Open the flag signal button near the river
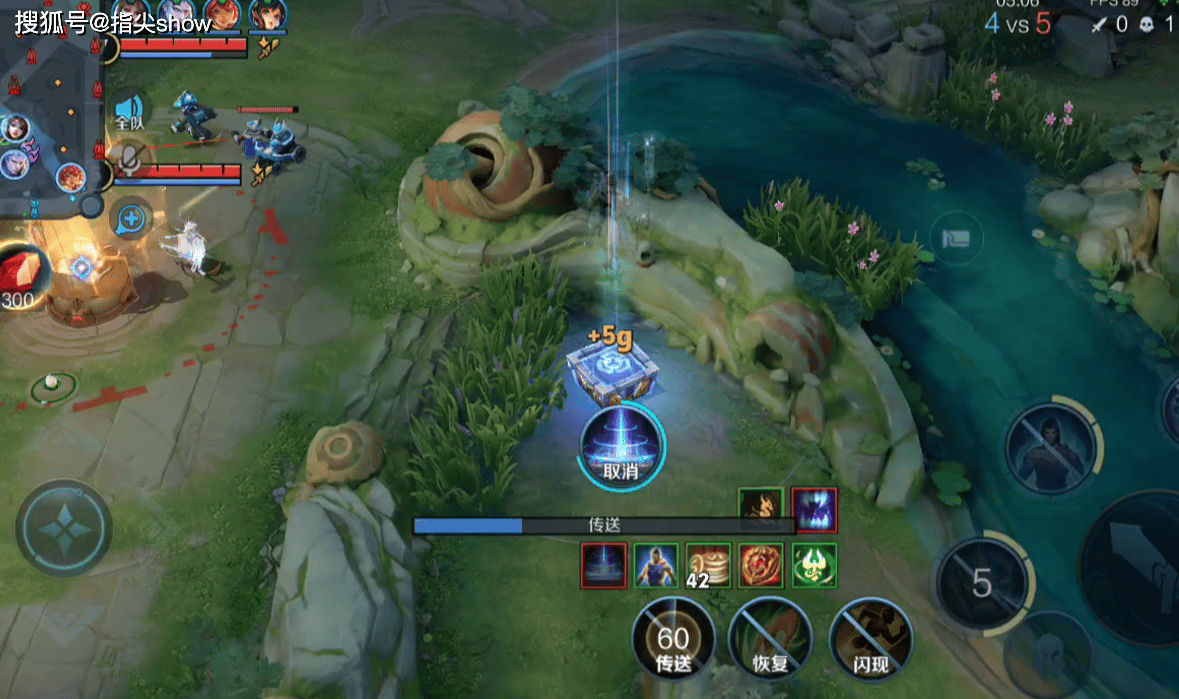Screen dimensions: 1179x699 tap(955, 238)
